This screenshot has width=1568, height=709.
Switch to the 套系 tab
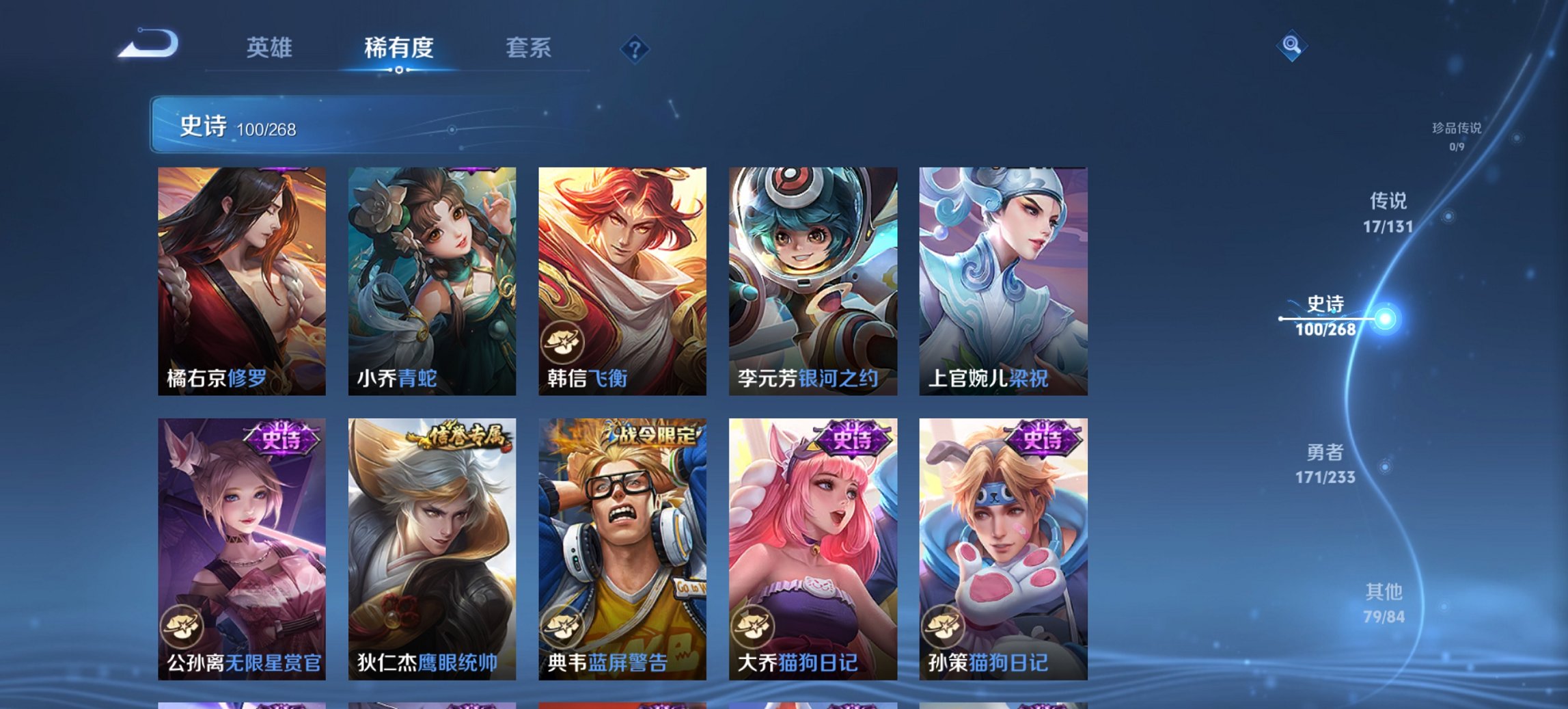529,48
